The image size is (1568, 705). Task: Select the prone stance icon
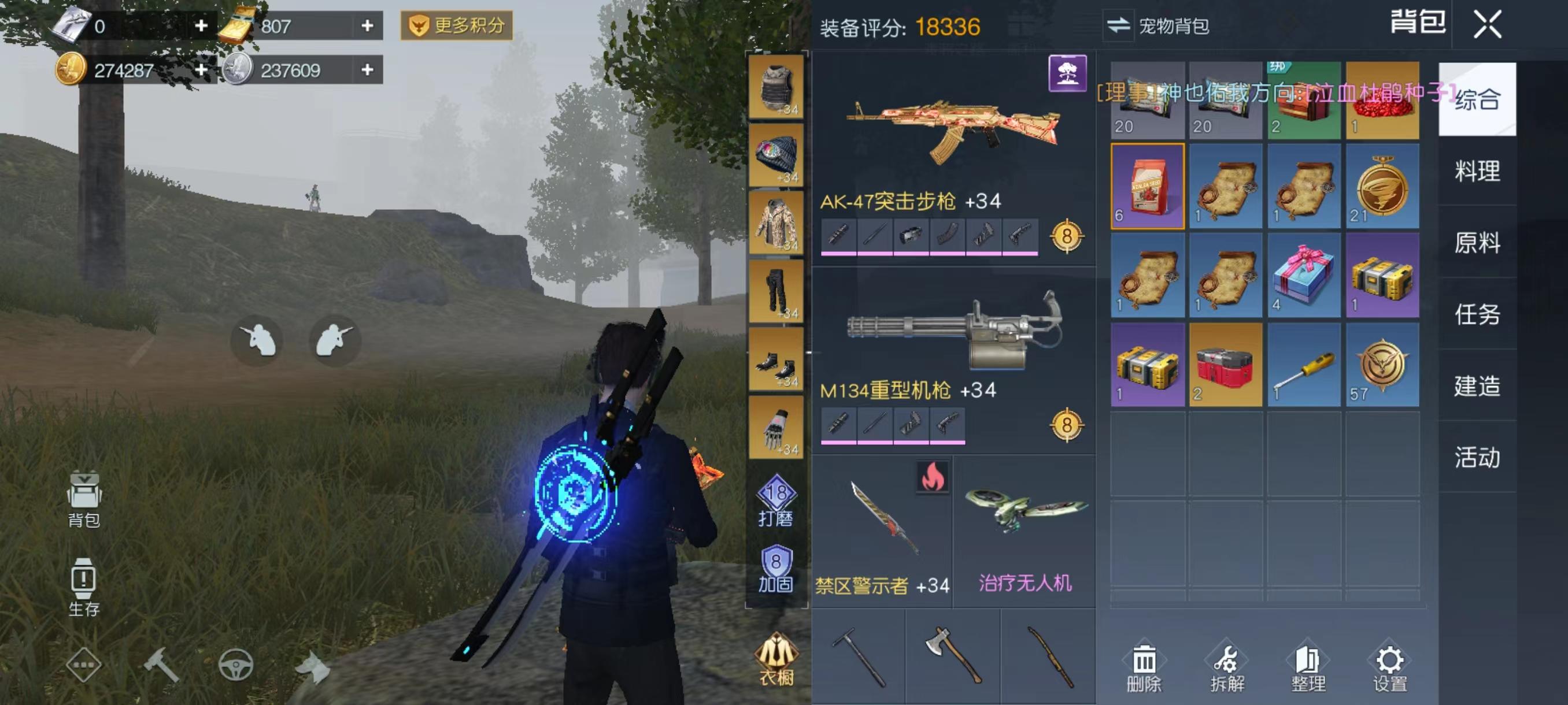[332, 342]
